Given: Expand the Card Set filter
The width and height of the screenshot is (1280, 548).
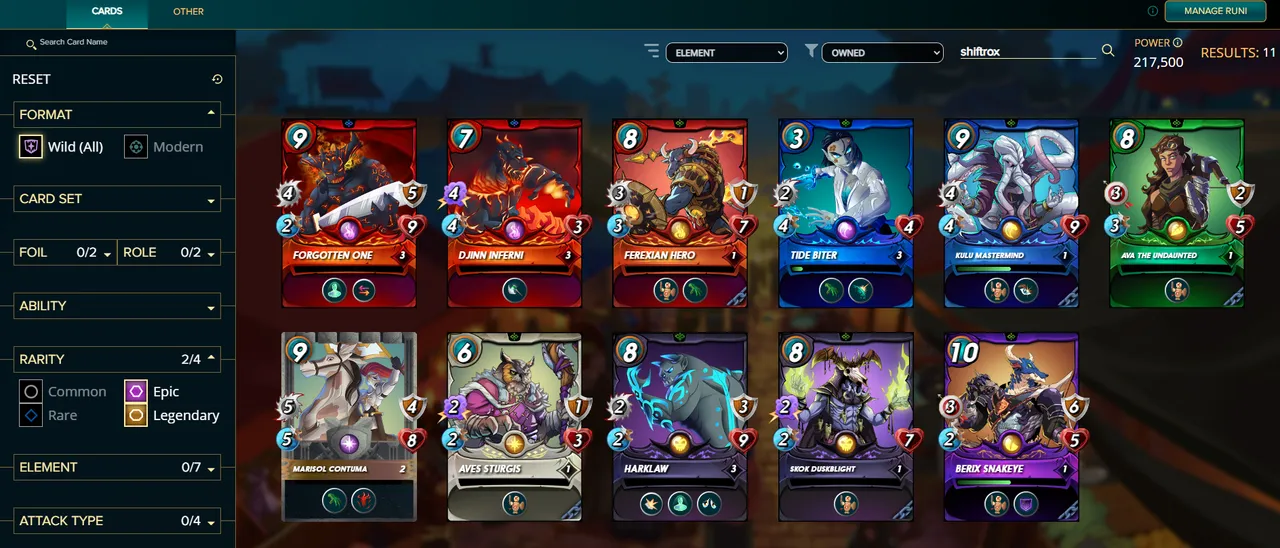Looking at the screenshot, I should click(116, 199).
